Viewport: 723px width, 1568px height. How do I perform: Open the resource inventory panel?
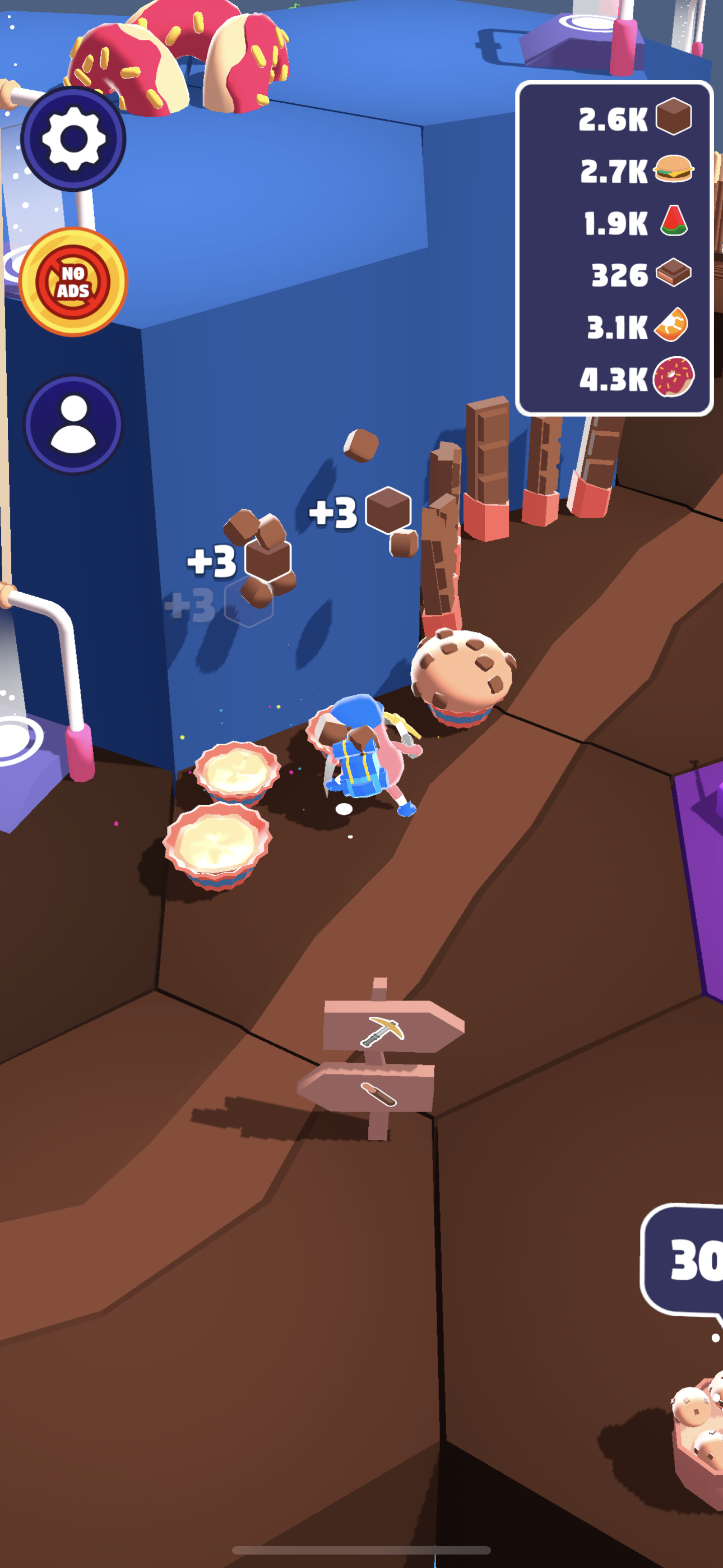point(614,248)
